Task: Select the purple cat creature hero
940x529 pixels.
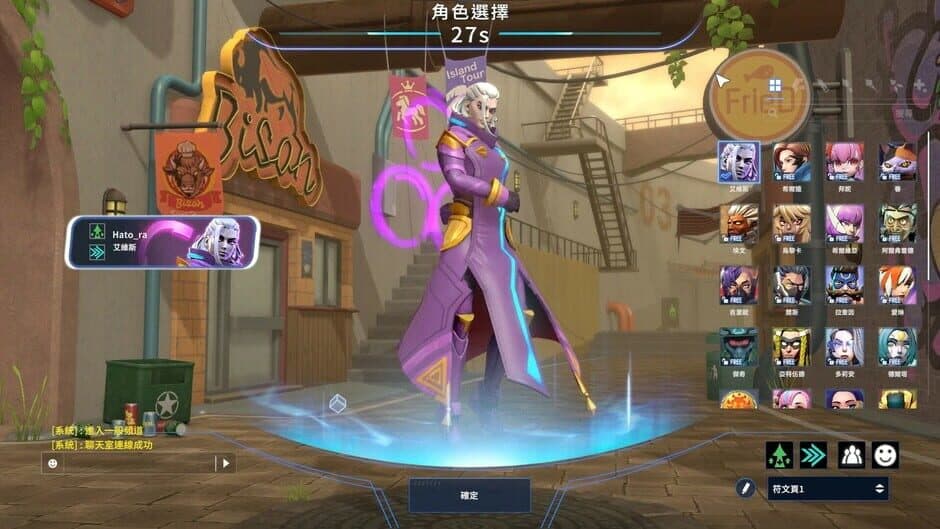Action: point(897,161)
